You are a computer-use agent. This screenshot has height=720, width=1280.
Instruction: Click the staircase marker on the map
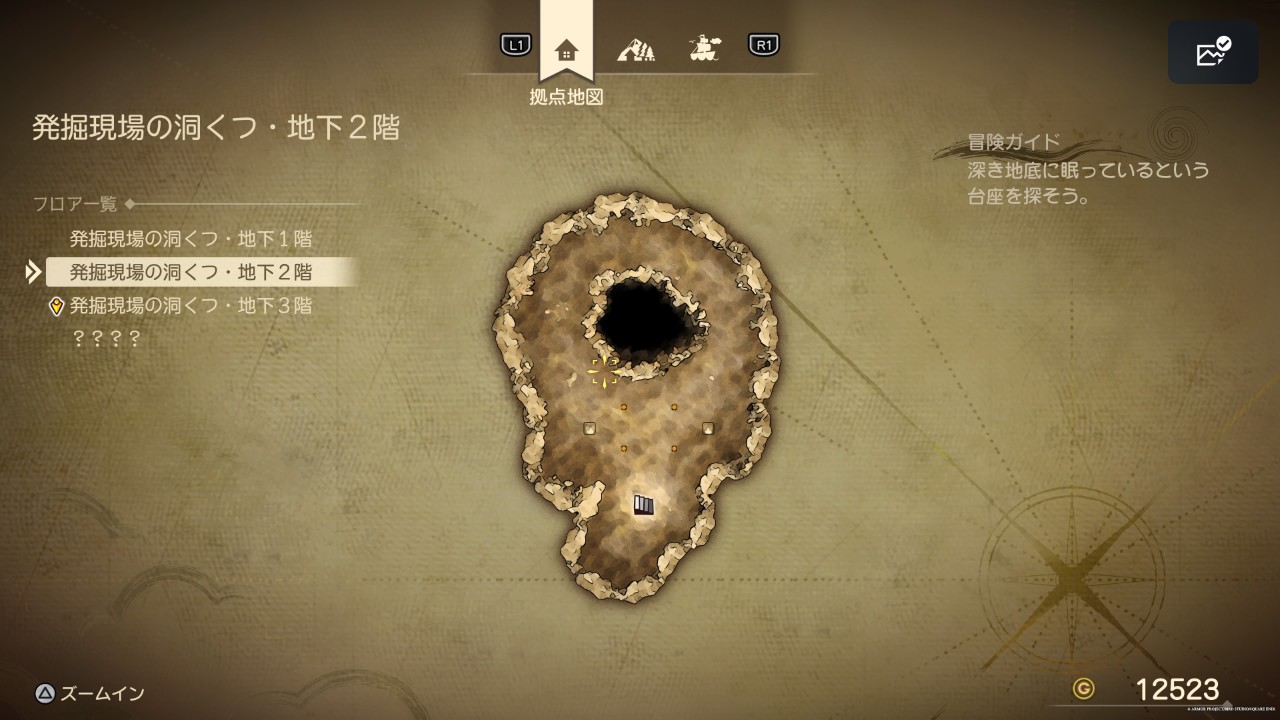(x=643, y=505)
